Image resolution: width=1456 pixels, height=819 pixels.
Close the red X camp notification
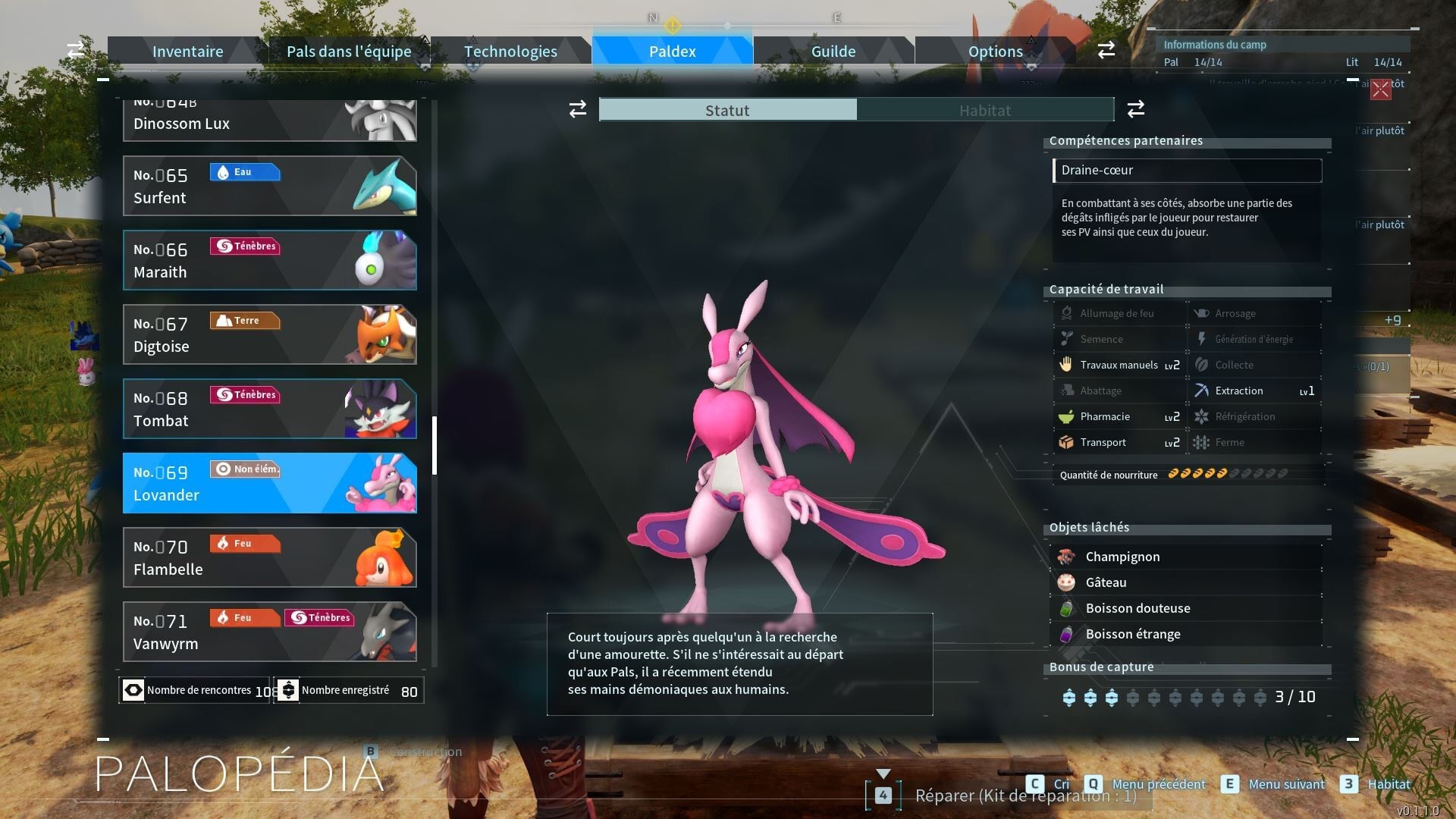(1380, 89)
